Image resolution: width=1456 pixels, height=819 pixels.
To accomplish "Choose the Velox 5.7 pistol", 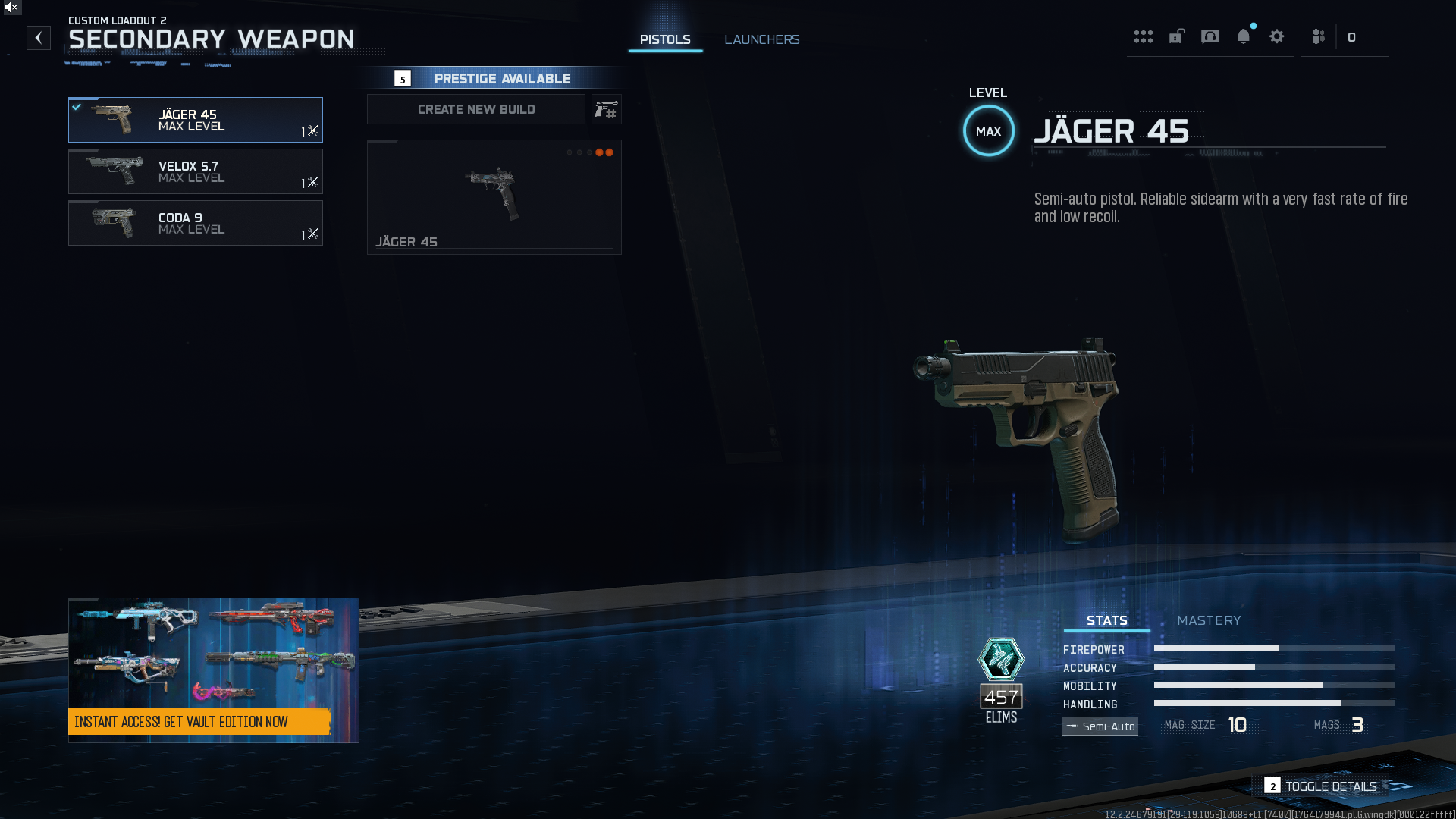I will [196, 171].
